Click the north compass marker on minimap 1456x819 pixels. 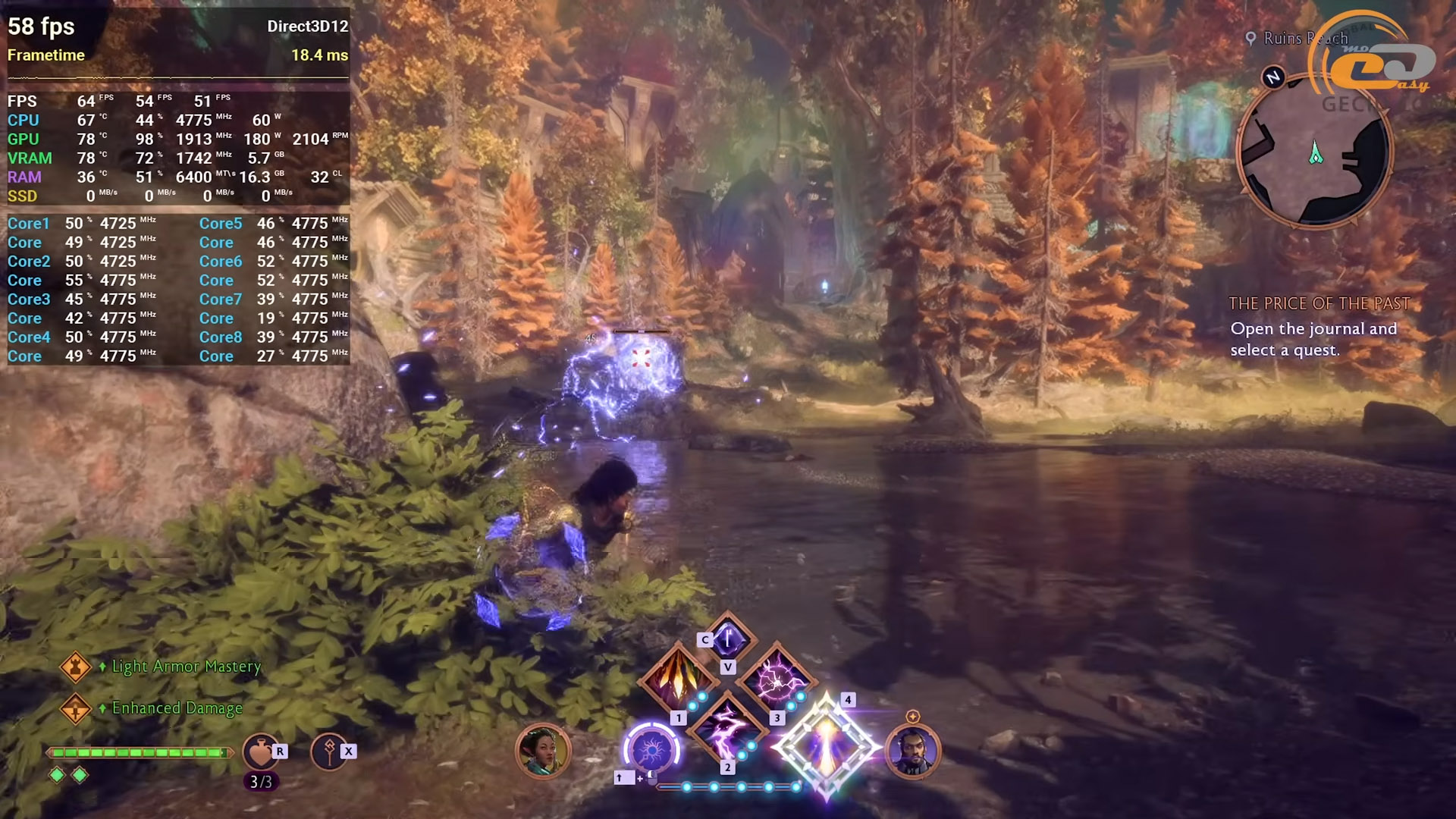tap(1273, 77)
